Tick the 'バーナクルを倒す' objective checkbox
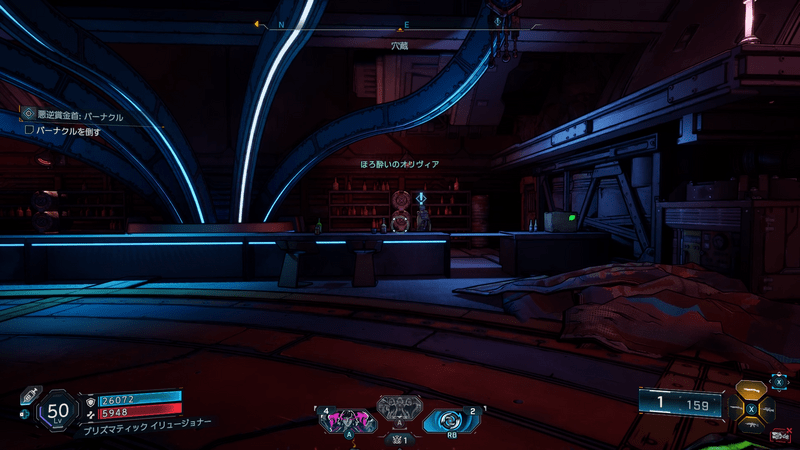Image resolution: width=800 pixels, height=450 pixels. point(30,130)
